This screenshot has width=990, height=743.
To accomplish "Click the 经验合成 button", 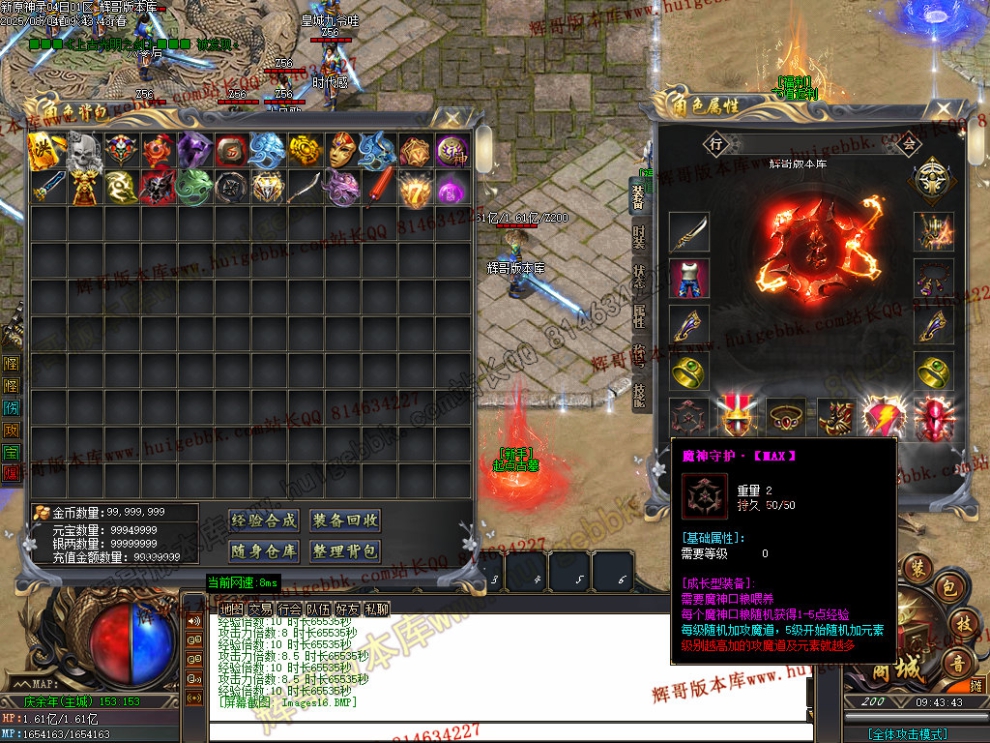I will point(264,520).
